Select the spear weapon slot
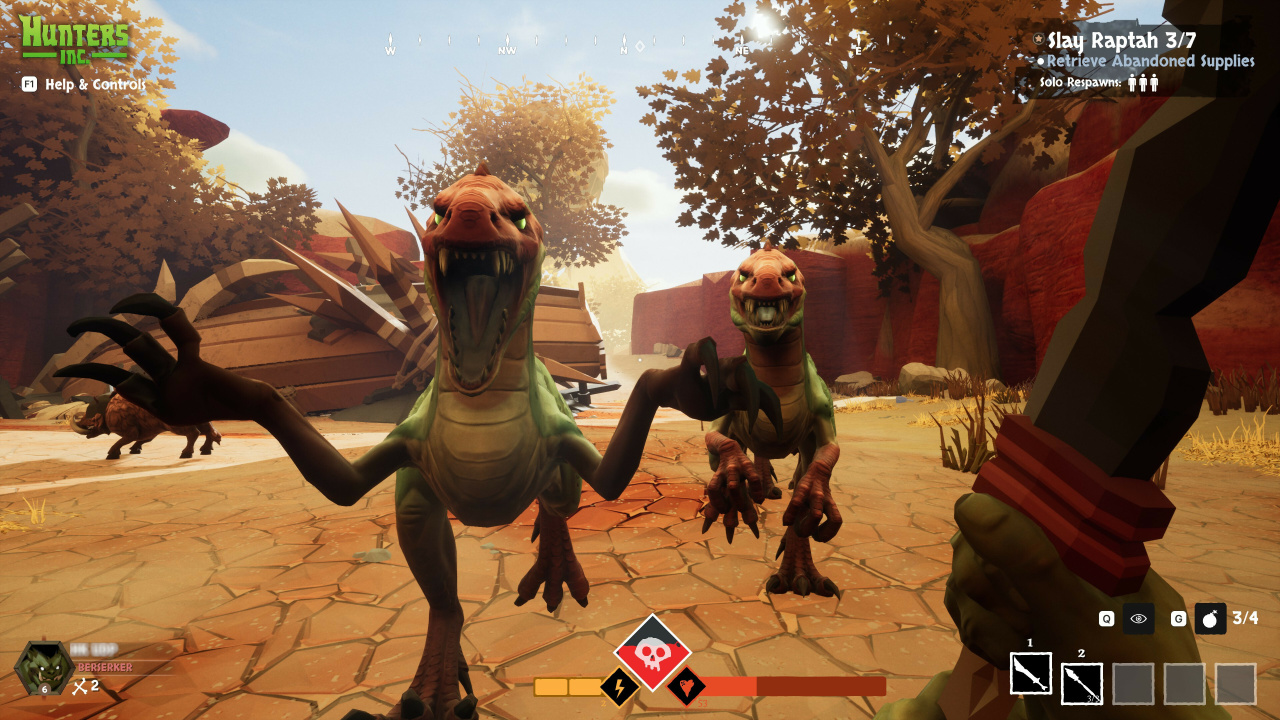 (1081, 683)
